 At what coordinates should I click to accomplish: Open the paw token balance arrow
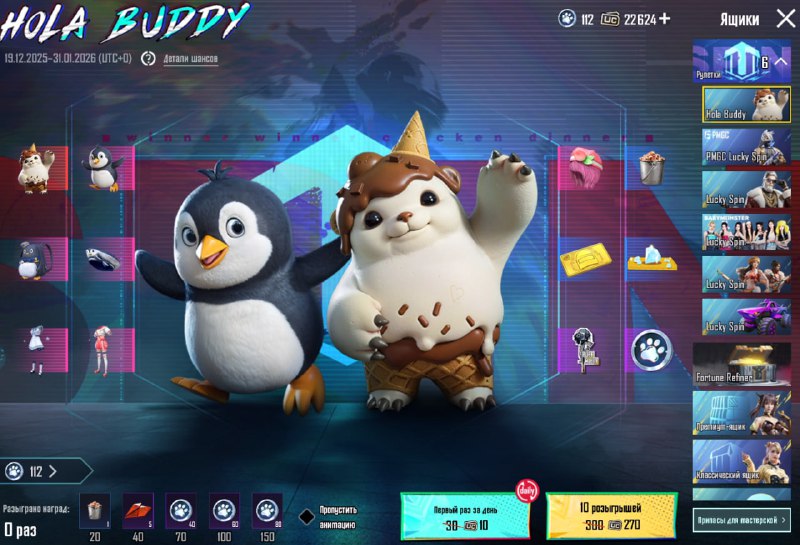click(52, 471)
